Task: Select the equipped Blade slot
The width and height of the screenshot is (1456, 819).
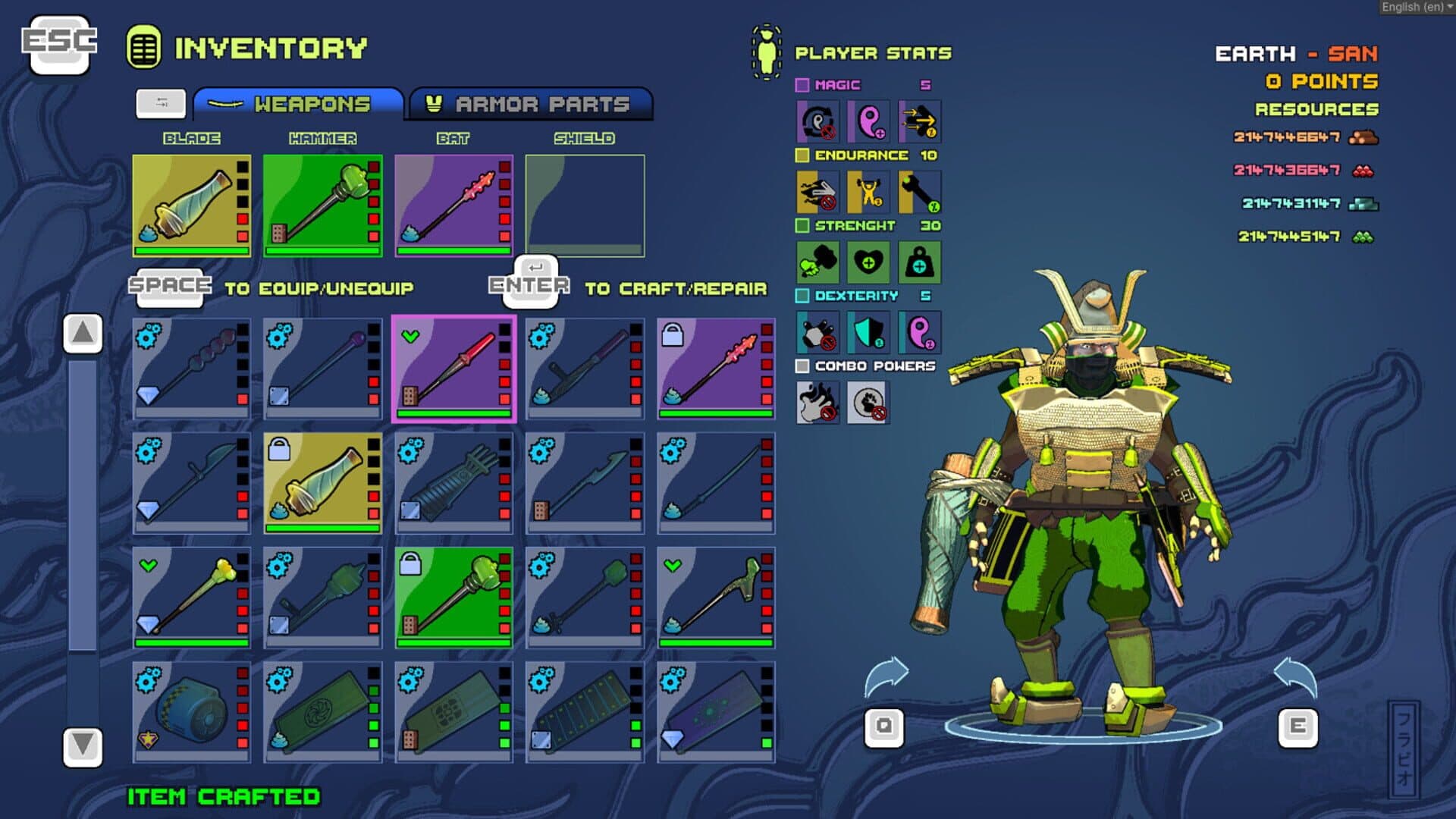Action: pos(191,206)
